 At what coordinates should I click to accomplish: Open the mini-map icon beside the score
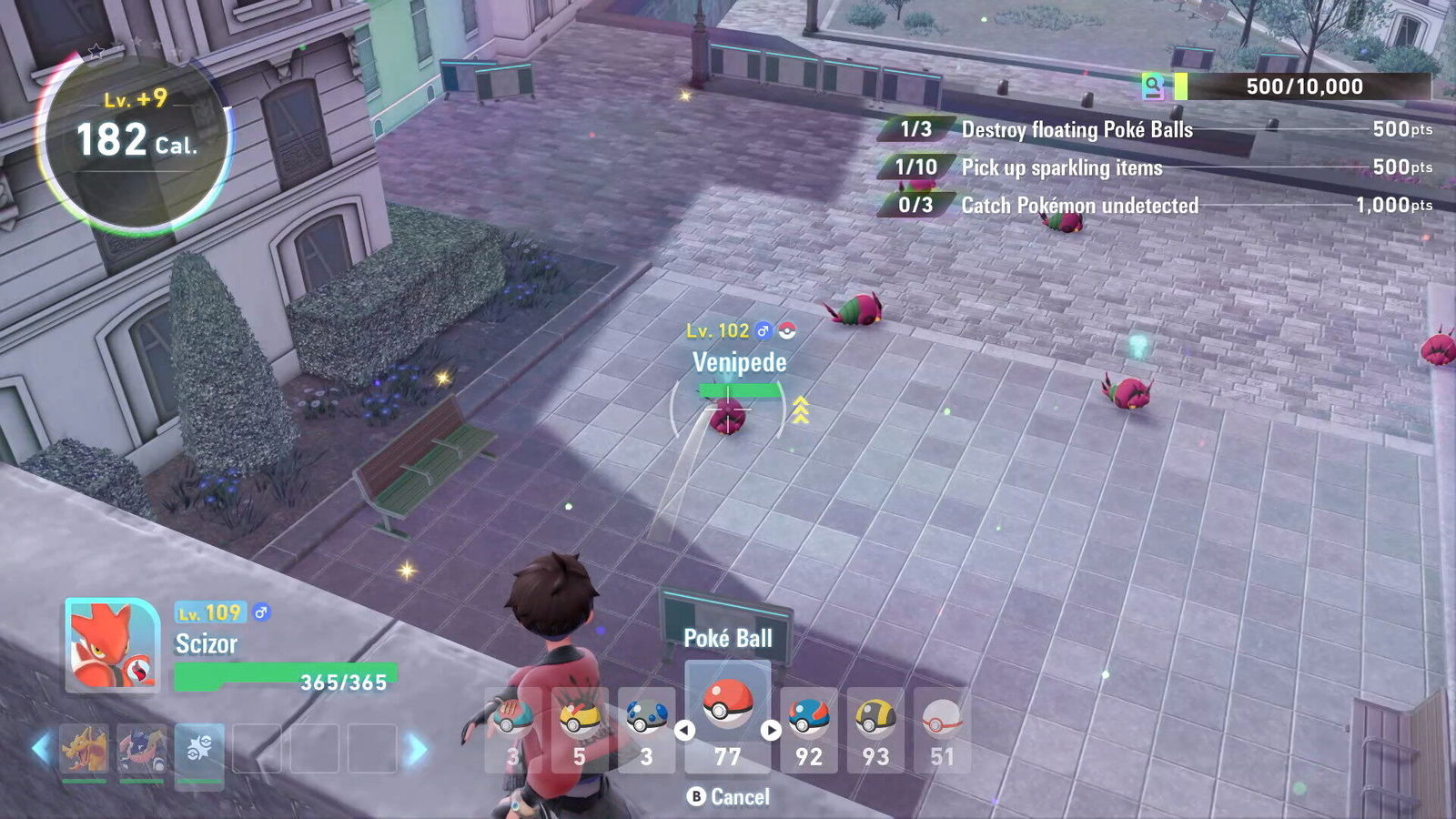point(1154,86)
